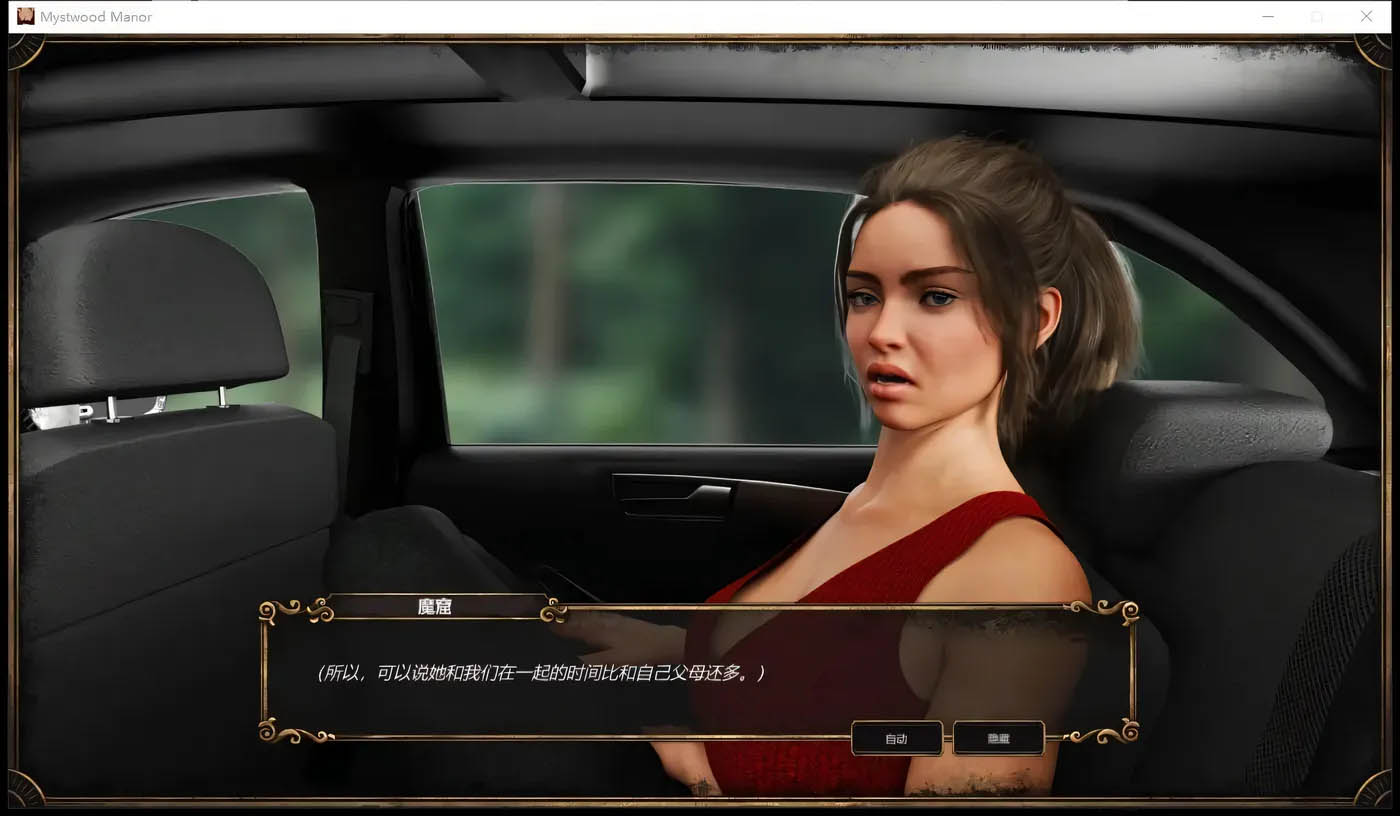1400x816 pixels.
Task: Toggle 隐藏 to hide the dialogue box
Action: [999, 738]
